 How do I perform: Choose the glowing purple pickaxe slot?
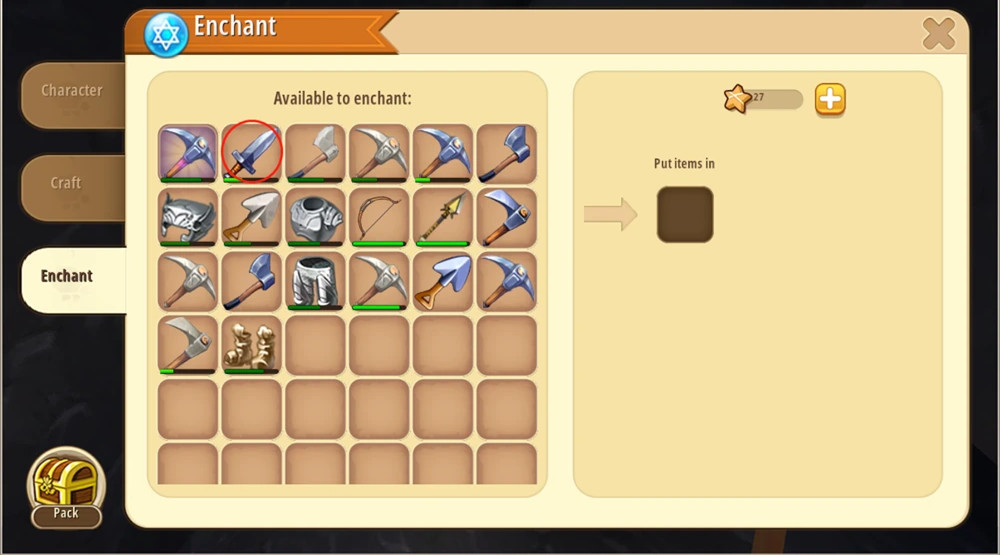pyautogui.click(x=188, y=153)
